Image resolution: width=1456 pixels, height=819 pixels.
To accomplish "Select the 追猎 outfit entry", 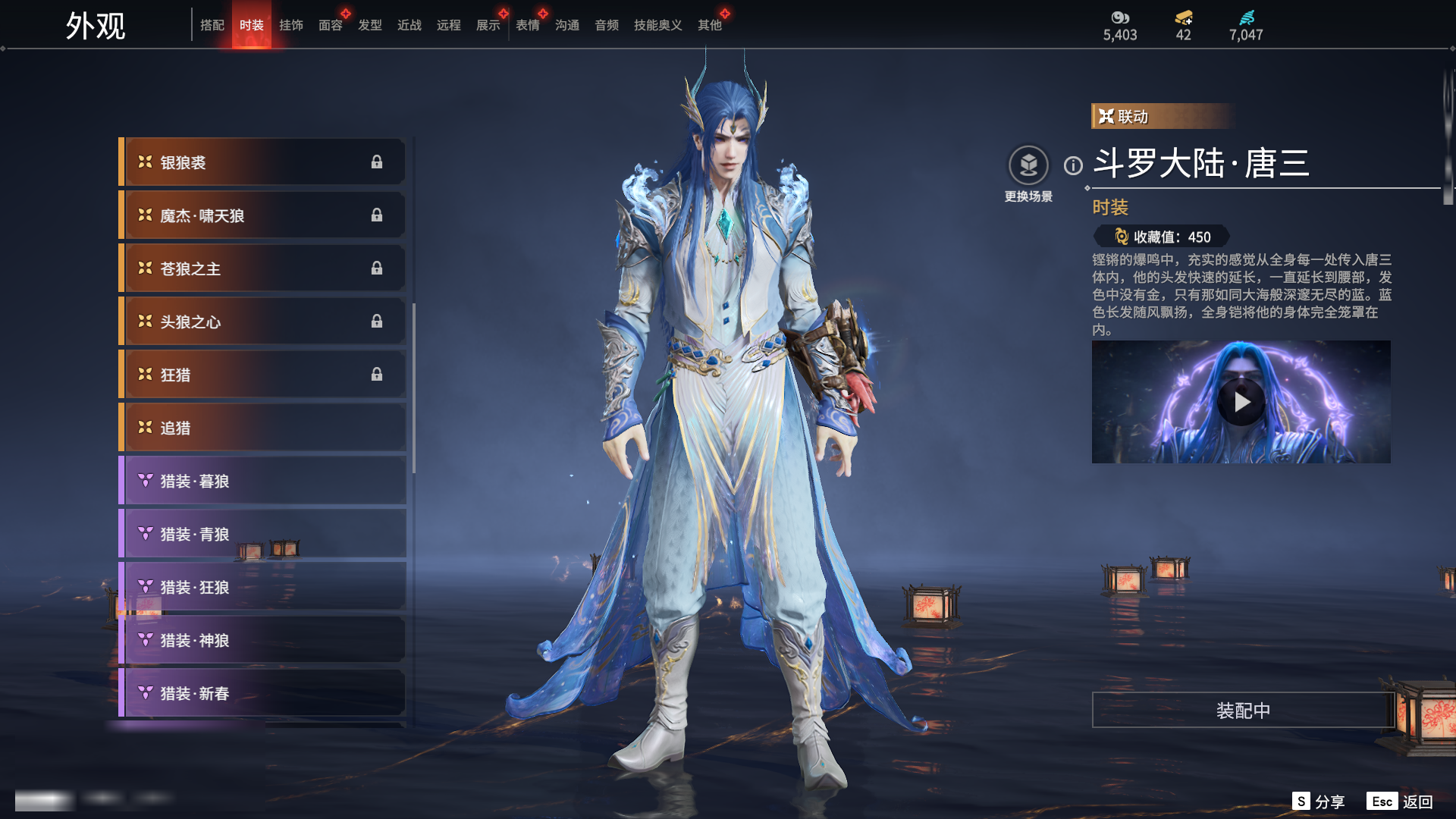I will (262, 428).
